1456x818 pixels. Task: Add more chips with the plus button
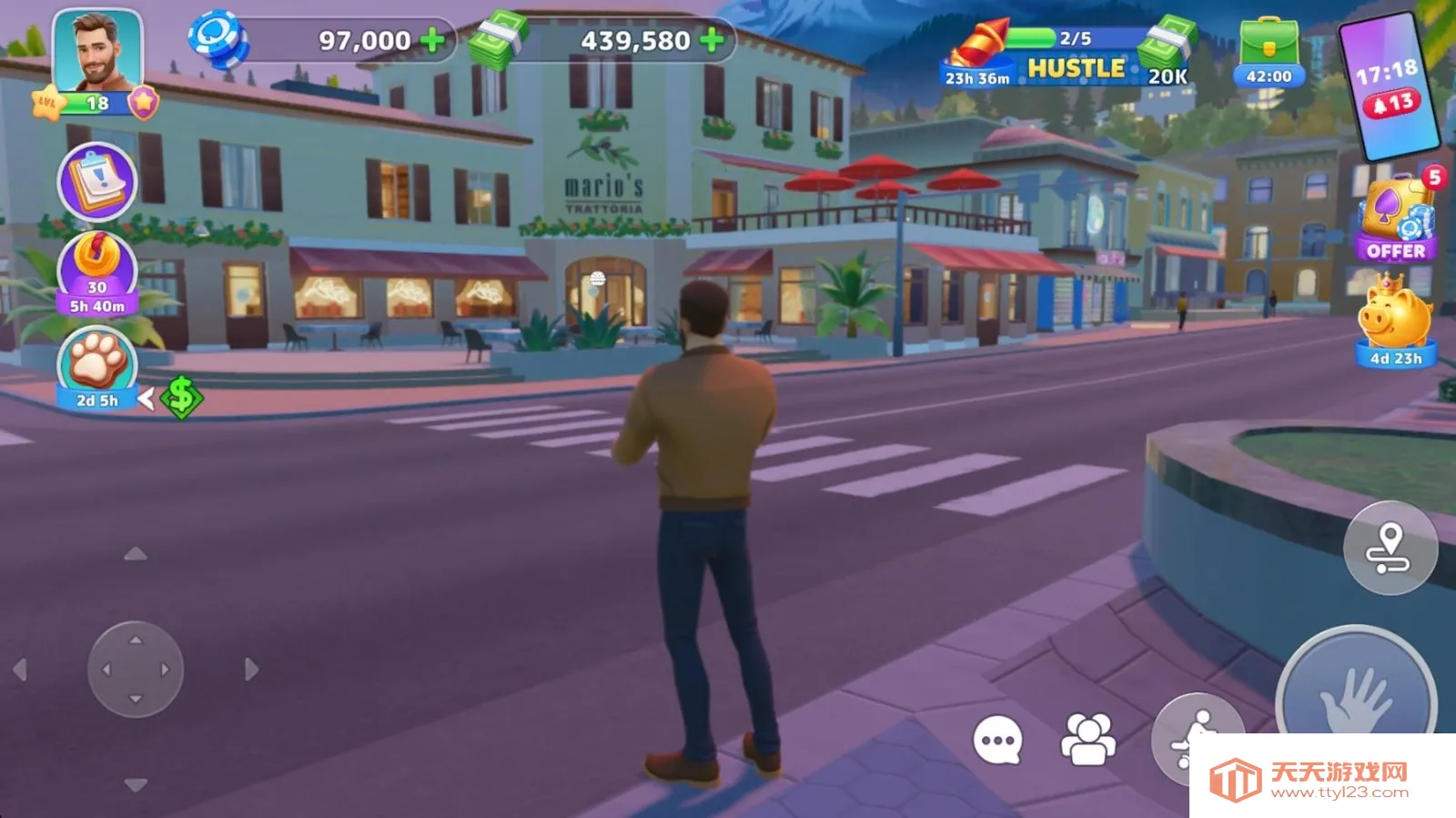coord(433,39)
